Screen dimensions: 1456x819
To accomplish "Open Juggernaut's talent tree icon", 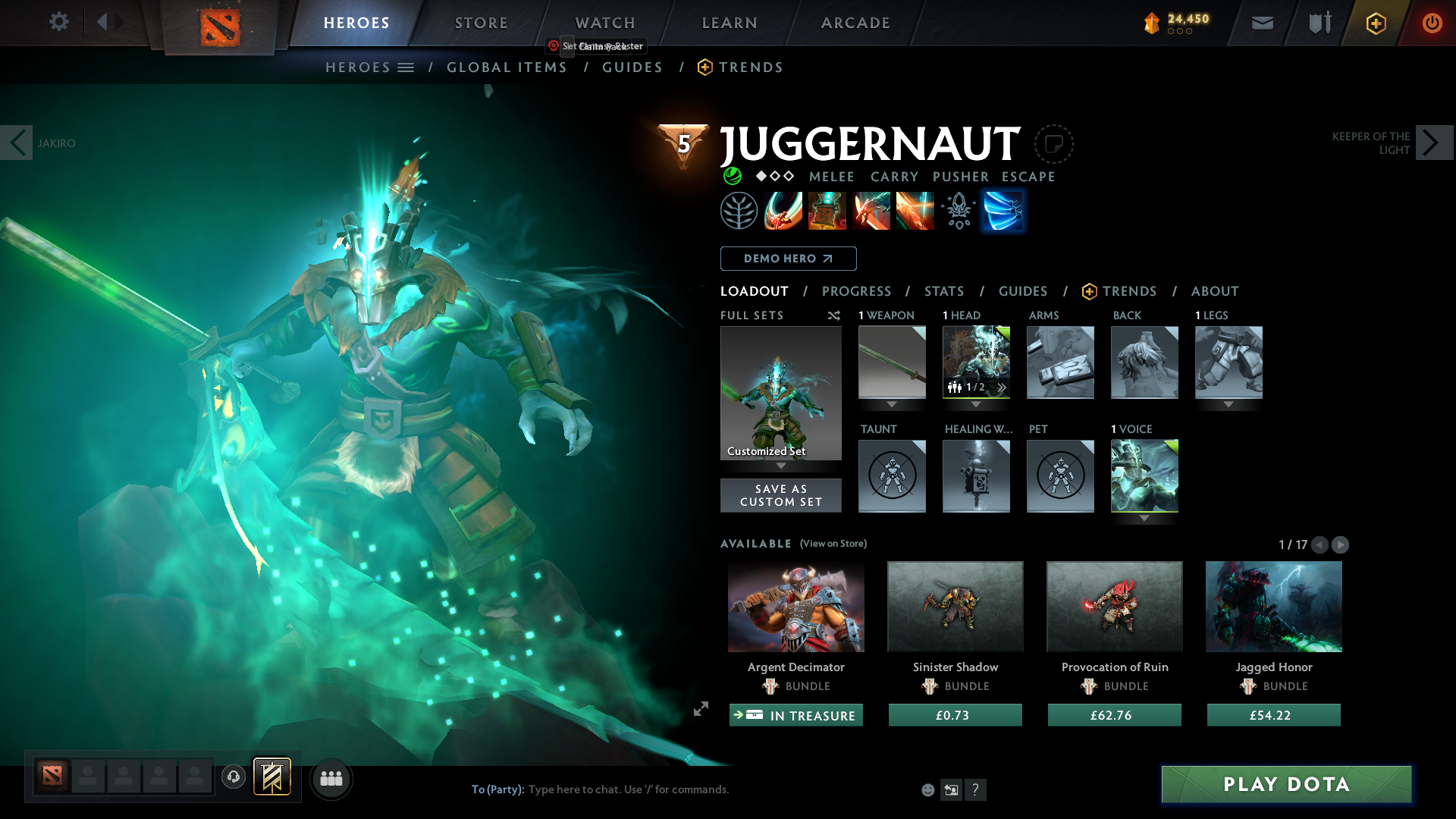I will pyautogui.click(x=739, y=211).
